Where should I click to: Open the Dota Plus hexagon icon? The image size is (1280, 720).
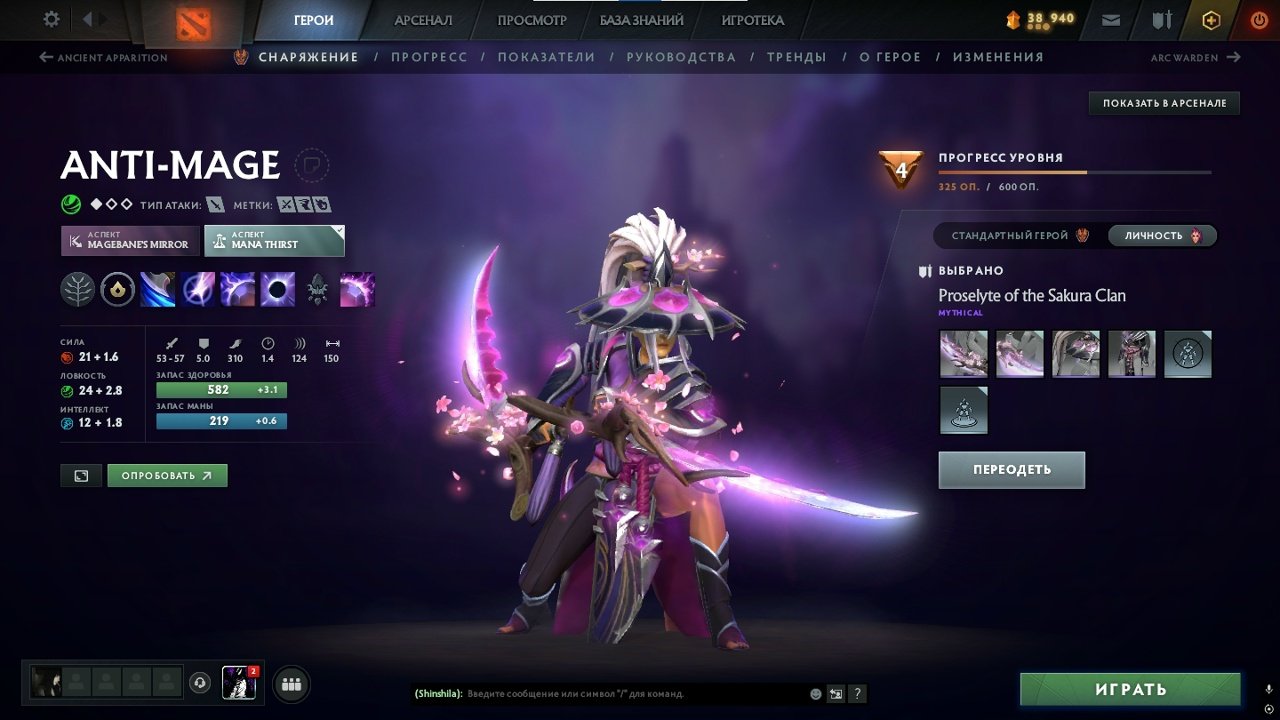(1211, 19)
